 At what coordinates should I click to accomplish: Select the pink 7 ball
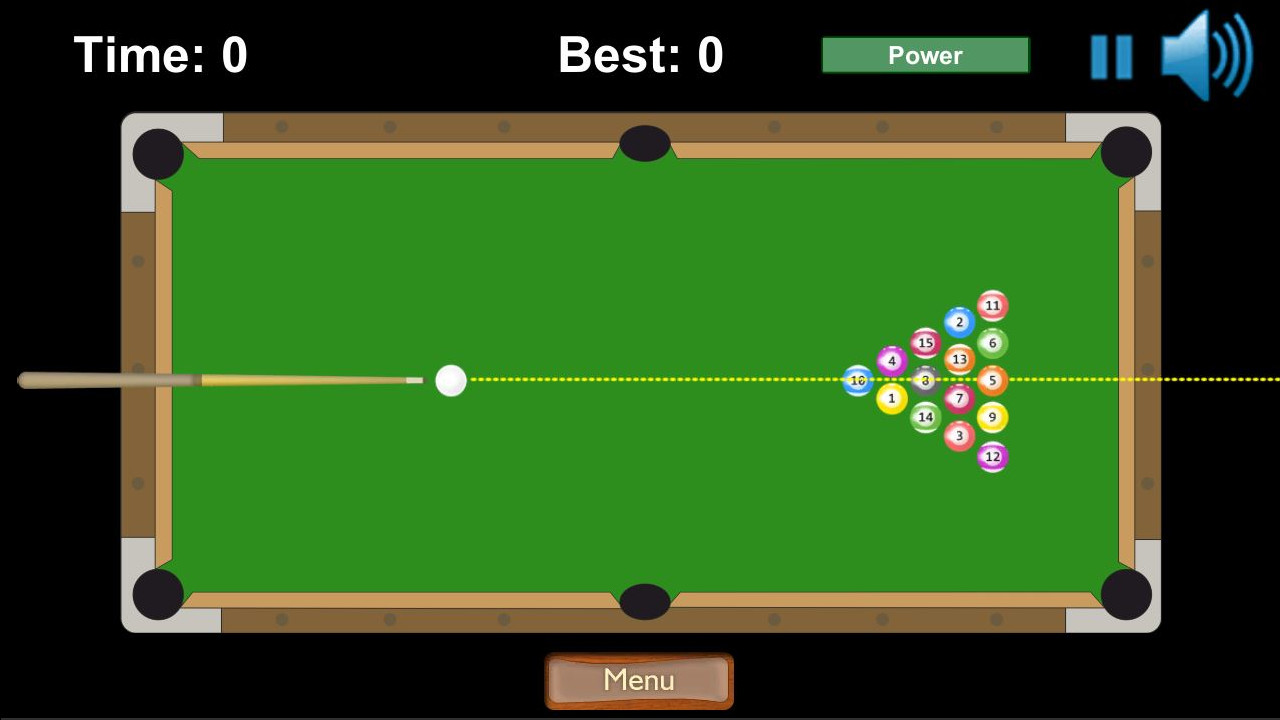point(959,398)
